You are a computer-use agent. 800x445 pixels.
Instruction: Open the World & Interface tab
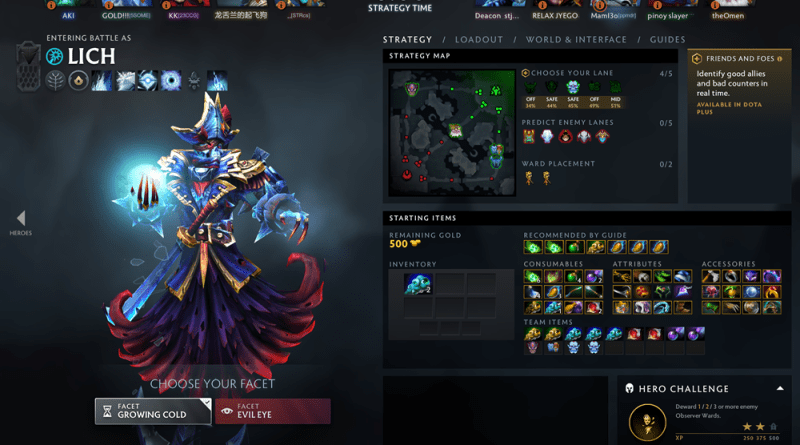(577, 40)
